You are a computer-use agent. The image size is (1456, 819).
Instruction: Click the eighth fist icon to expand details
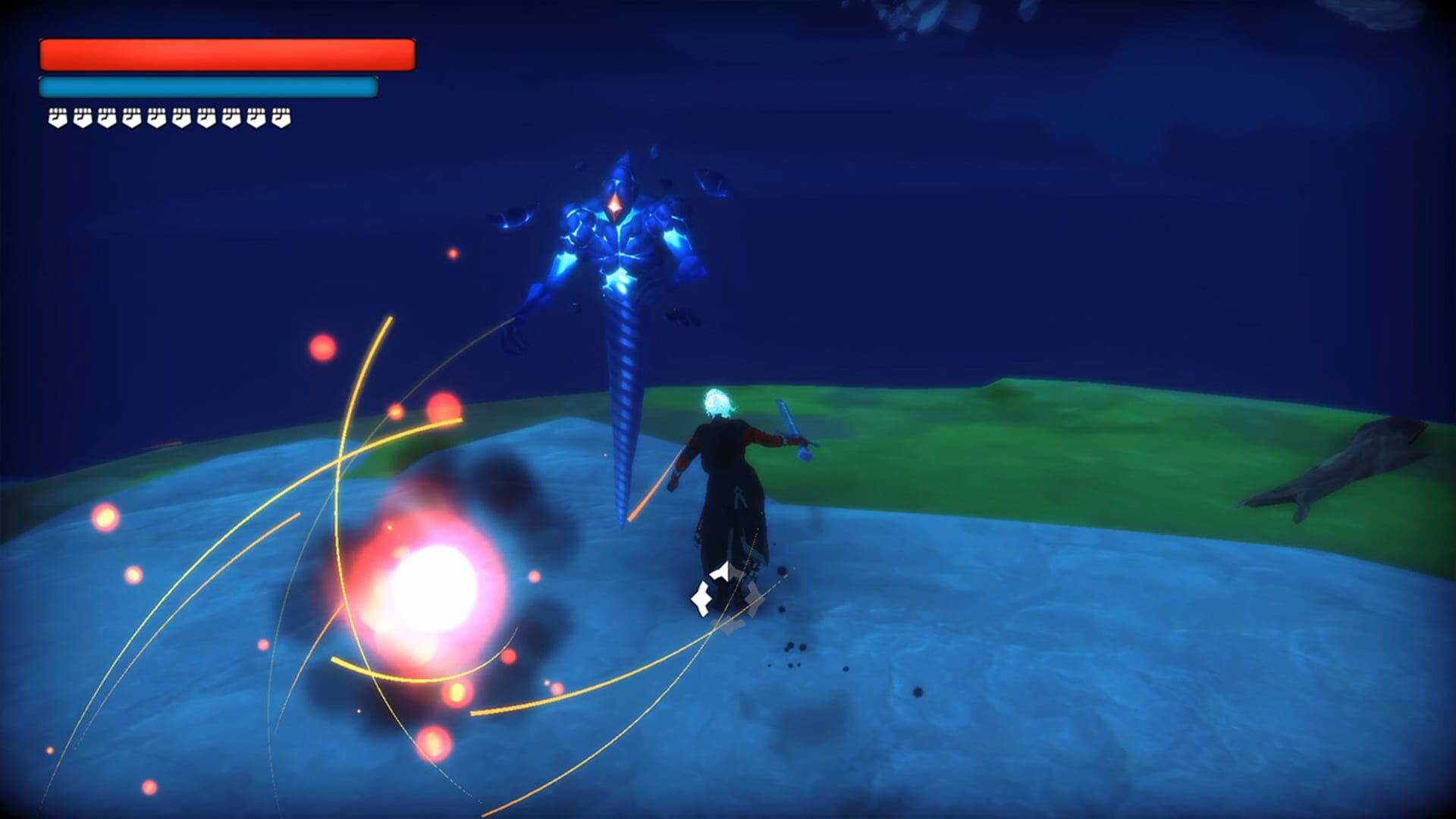coord(231,118)
